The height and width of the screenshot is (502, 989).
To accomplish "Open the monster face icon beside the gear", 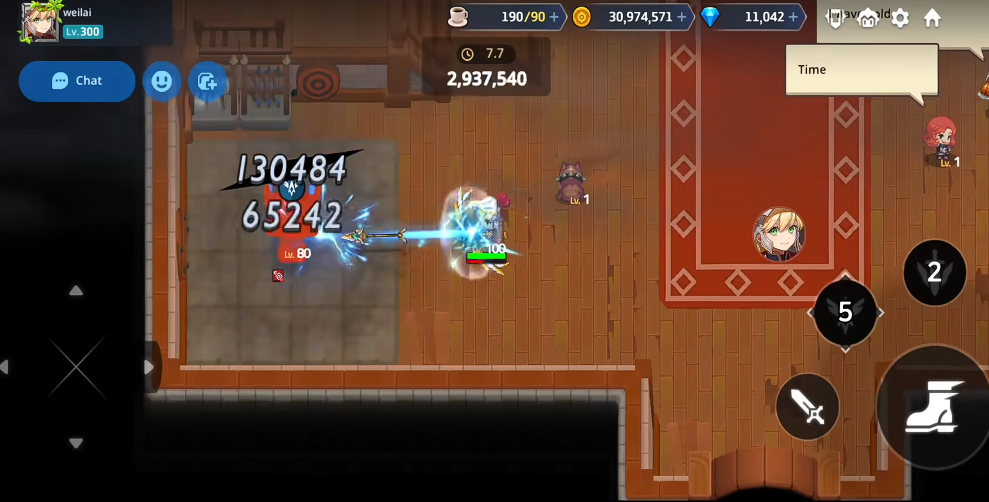I will (x=868, y=18).
